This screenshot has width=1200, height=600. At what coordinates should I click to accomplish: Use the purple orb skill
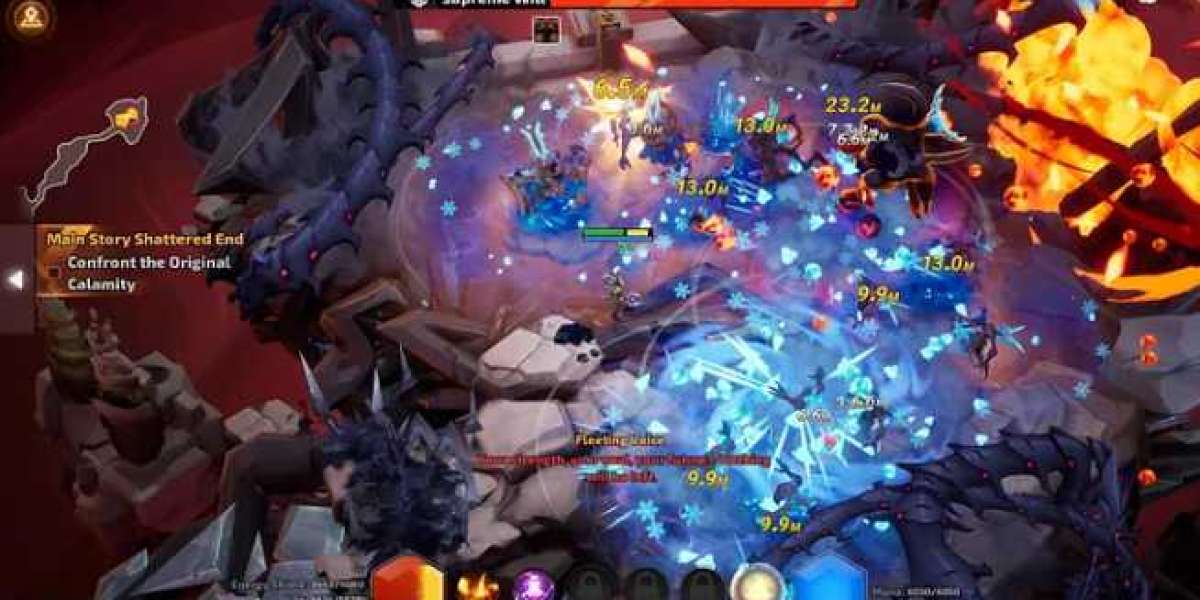533,584
